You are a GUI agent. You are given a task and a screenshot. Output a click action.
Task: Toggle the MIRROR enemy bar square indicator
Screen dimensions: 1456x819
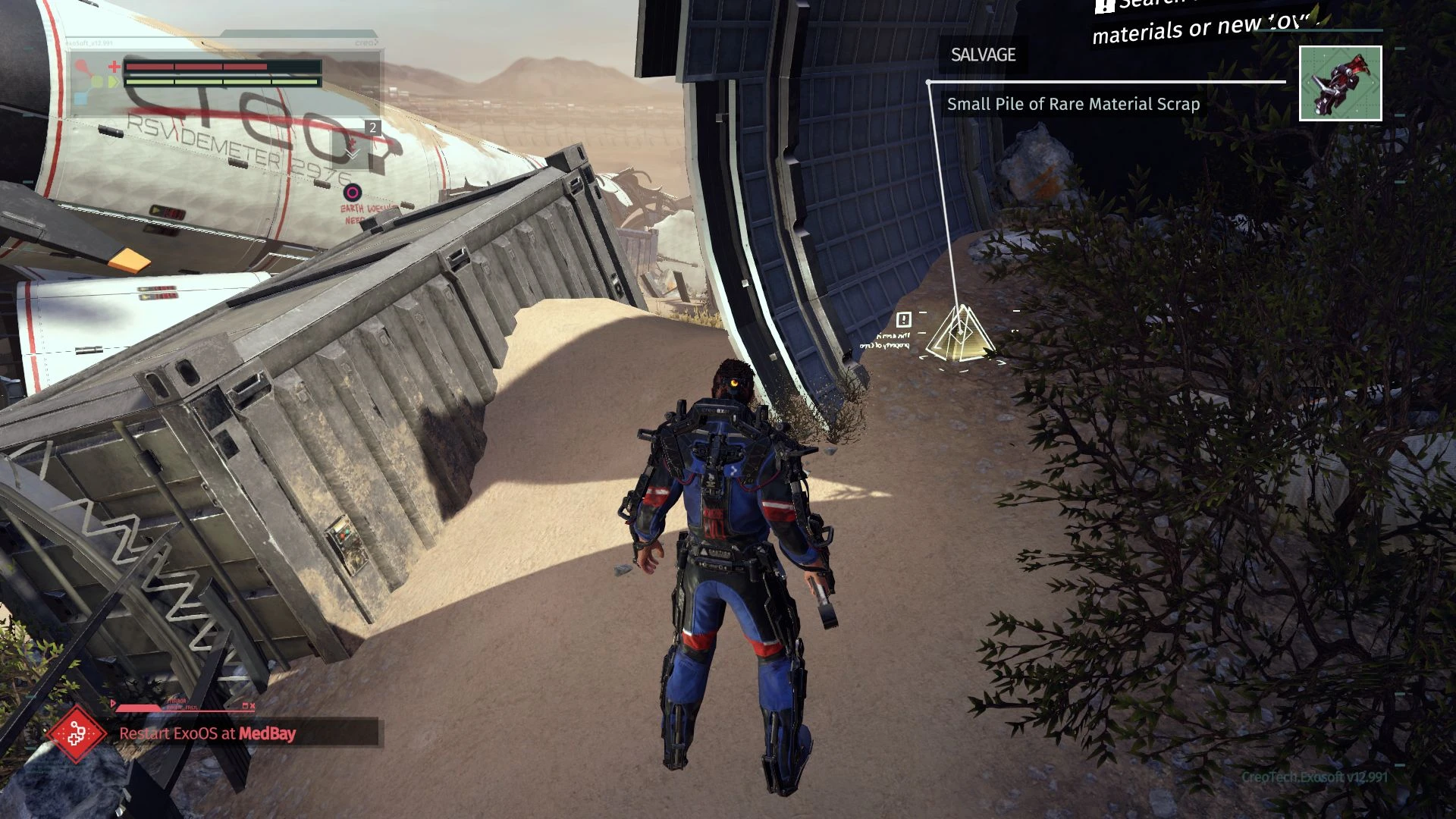click(246, 705)
